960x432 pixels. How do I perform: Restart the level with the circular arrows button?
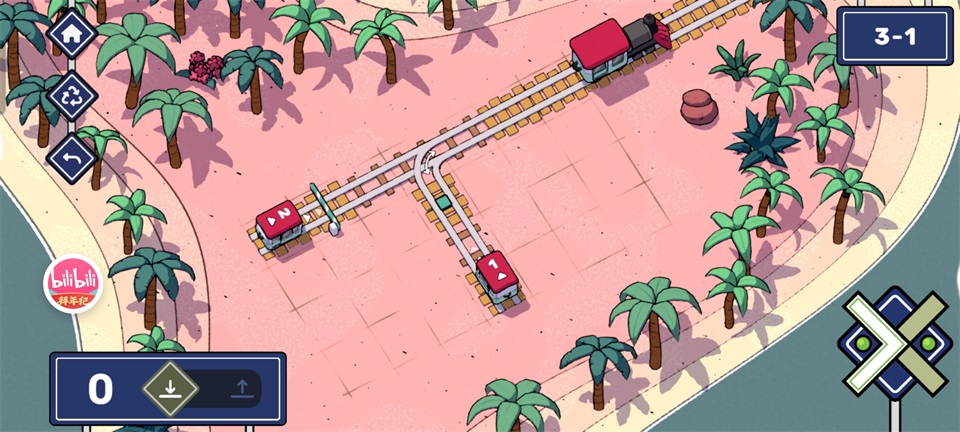point(72,96)
